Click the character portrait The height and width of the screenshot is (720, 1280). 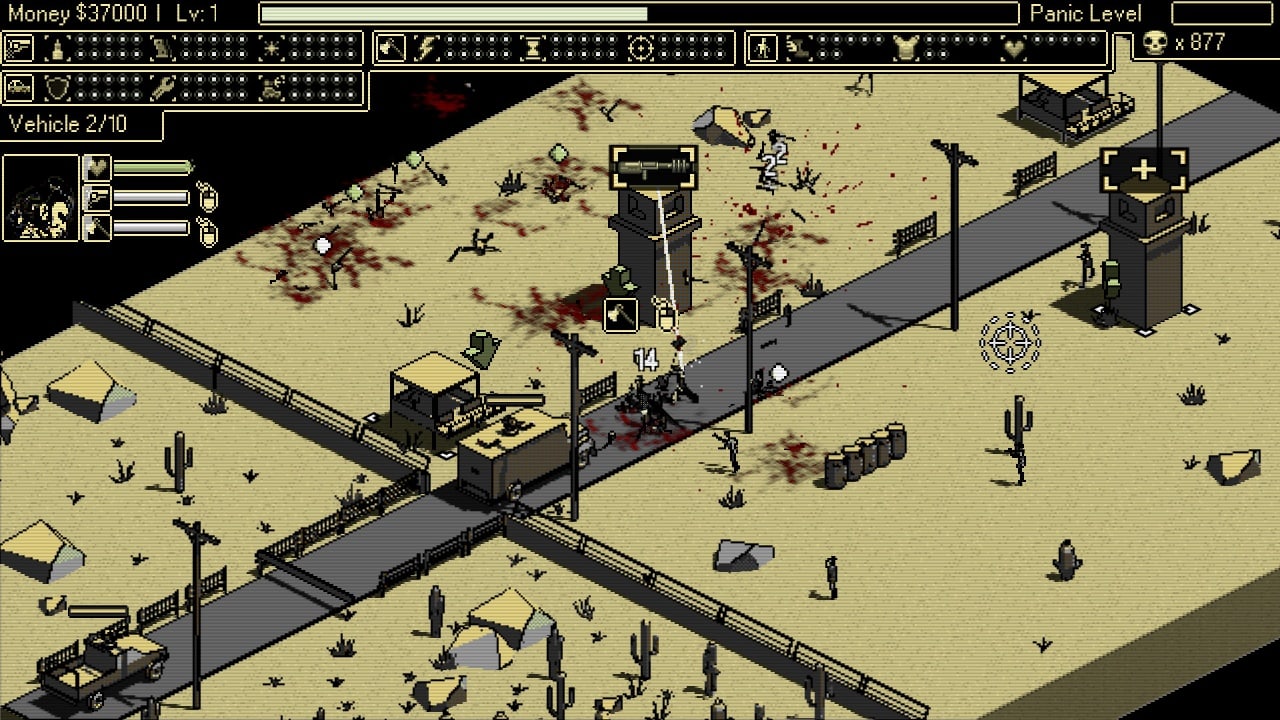pos(41,198)
